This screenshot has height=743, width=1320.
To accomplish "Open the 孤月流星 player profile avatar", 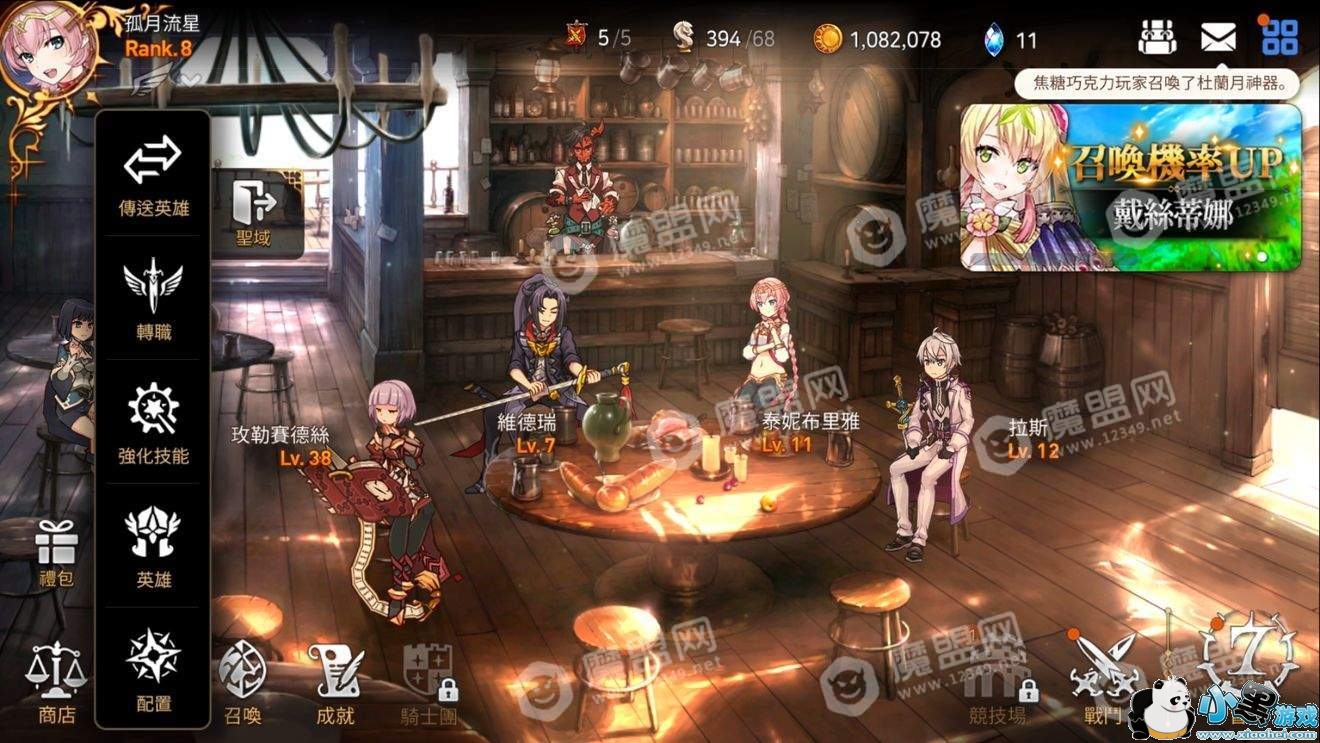I will point(48,47).
